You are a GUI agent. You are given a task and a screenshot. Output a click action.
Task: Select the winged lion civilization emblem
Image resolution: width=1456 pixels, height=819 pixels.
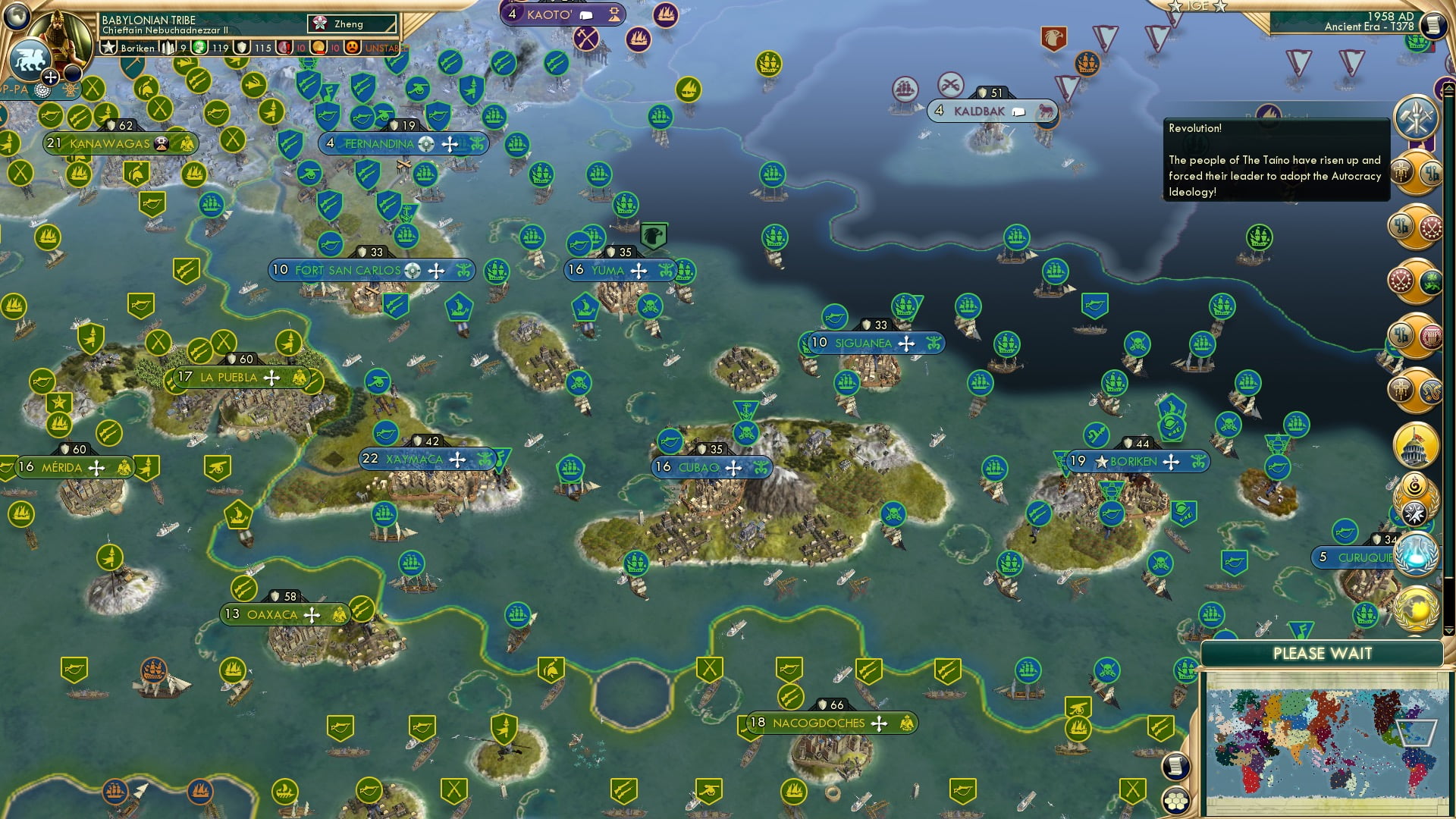(29, 59)
